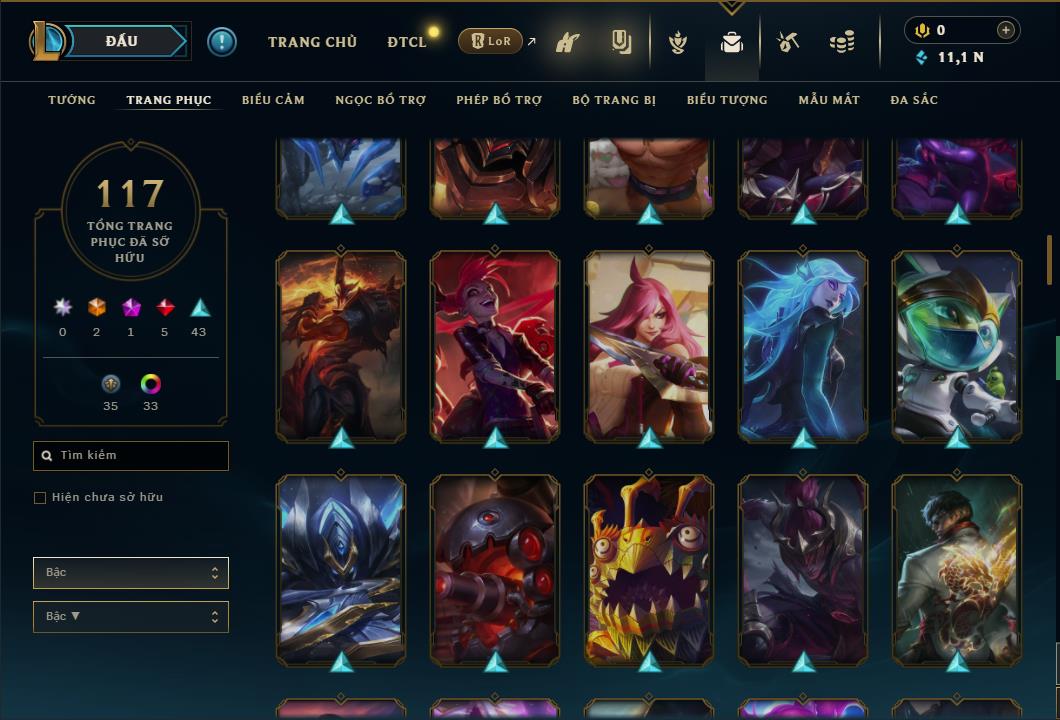Open the BIỂU TƯỢNG tab
Image resolution: width=1060 pixels, height=720 pixels.
pos(727,100)
